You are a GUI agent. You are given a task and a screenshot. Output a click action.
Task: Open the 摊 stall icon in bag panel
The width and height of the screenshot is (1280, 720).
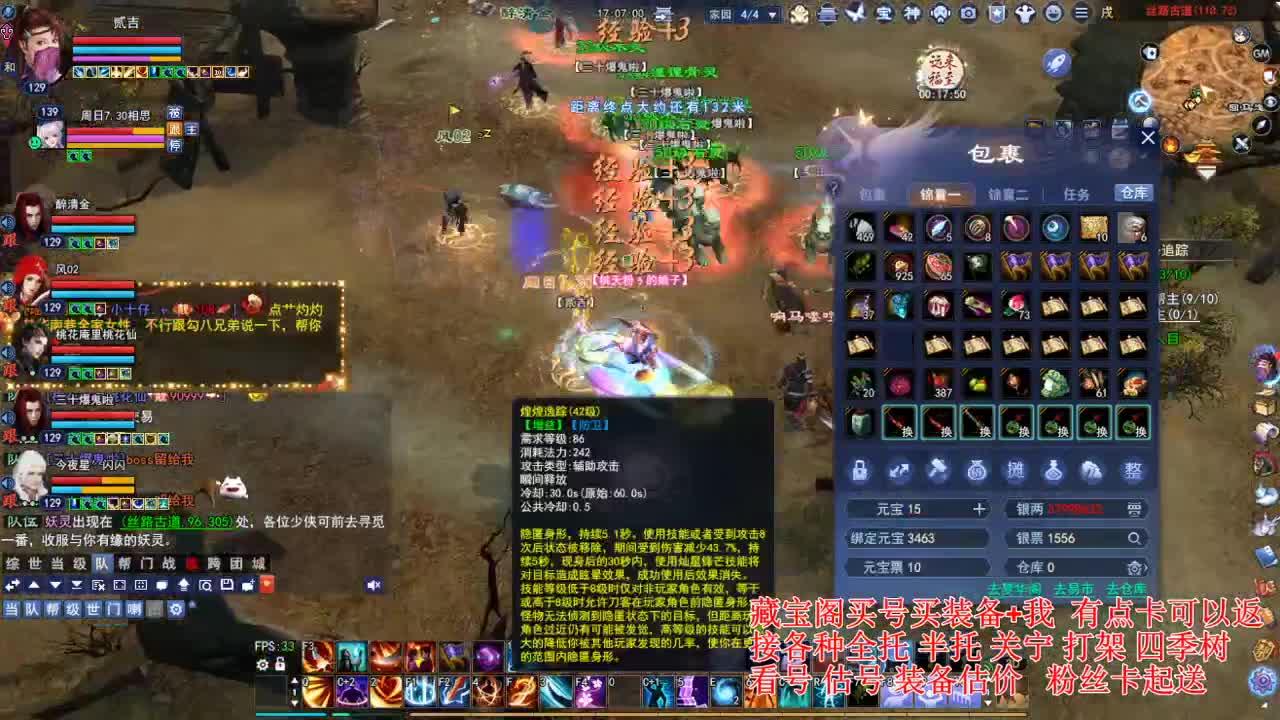pyautogui.click(x=1016, y=471)
